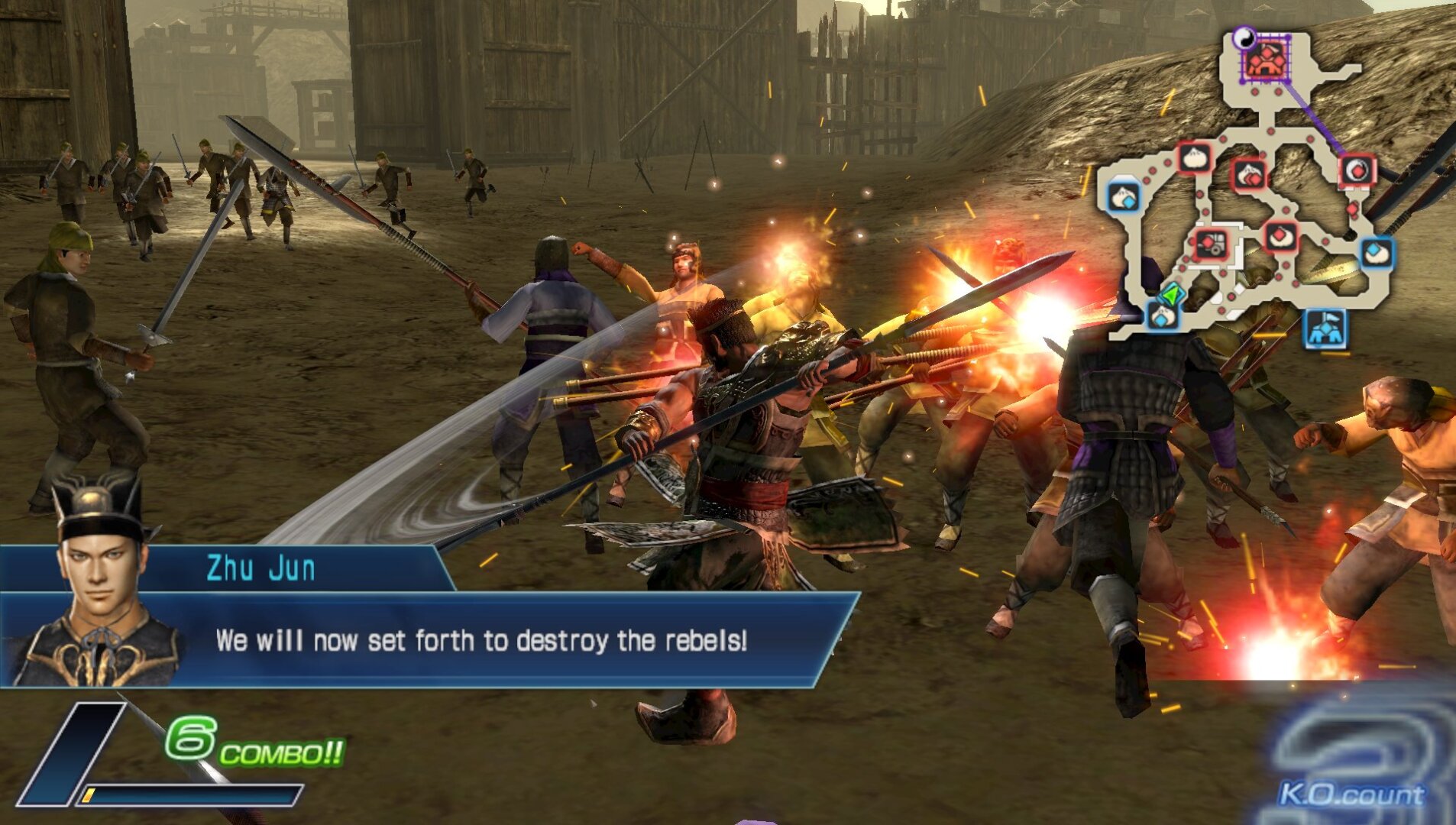Select the red siege weapon base marker
Image resolution: width=1456 pixels, height=825 pixels.
point(1211,244)
